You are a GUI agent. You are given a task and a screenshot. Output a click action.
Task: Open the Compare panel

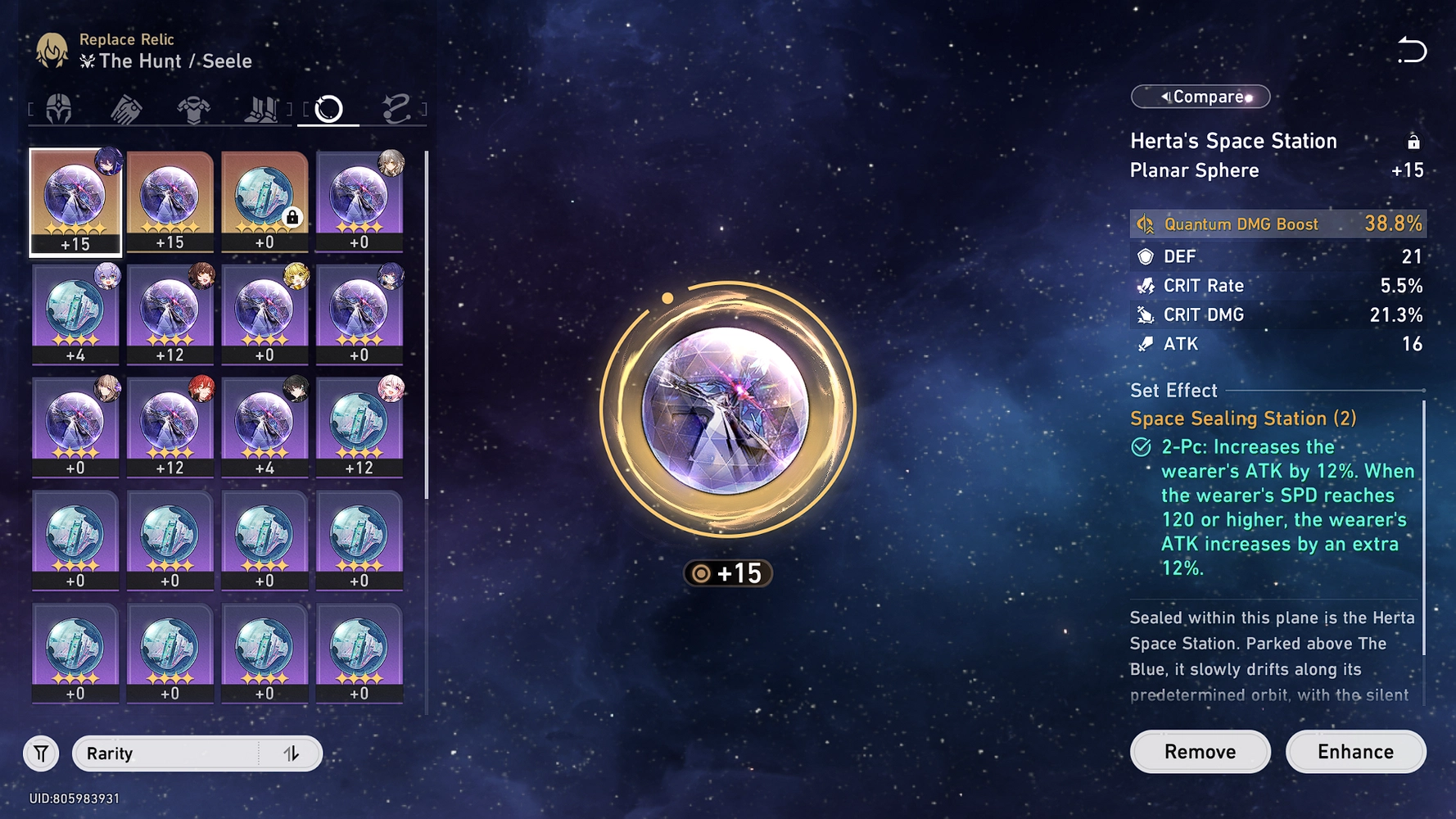pos(1200,97)
